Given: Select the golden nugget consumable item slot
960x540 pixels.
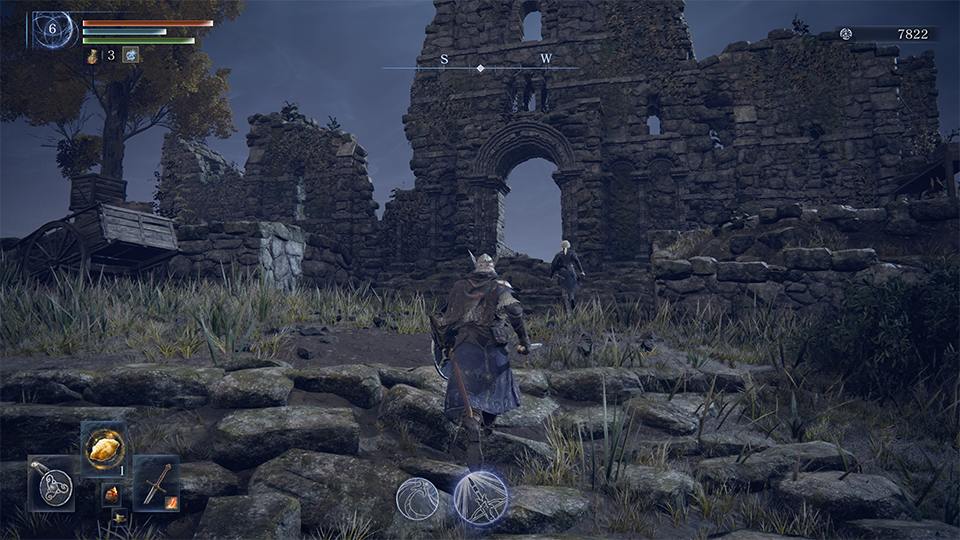Looking at the screenshot, I should 104,447.
